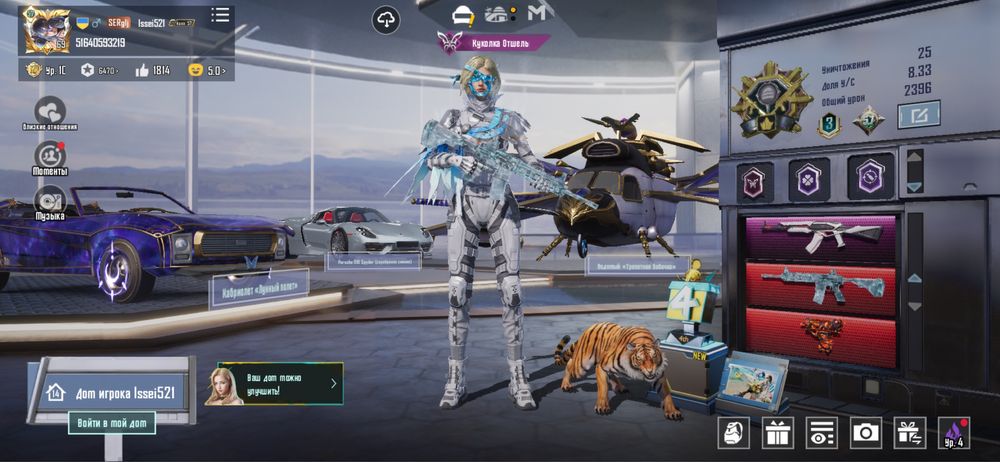The width and height of the screenshot is (1000, 462).
Task: Click the "Войти в мой дом" button
Action: pyautogui.click(x=112, y=423)
